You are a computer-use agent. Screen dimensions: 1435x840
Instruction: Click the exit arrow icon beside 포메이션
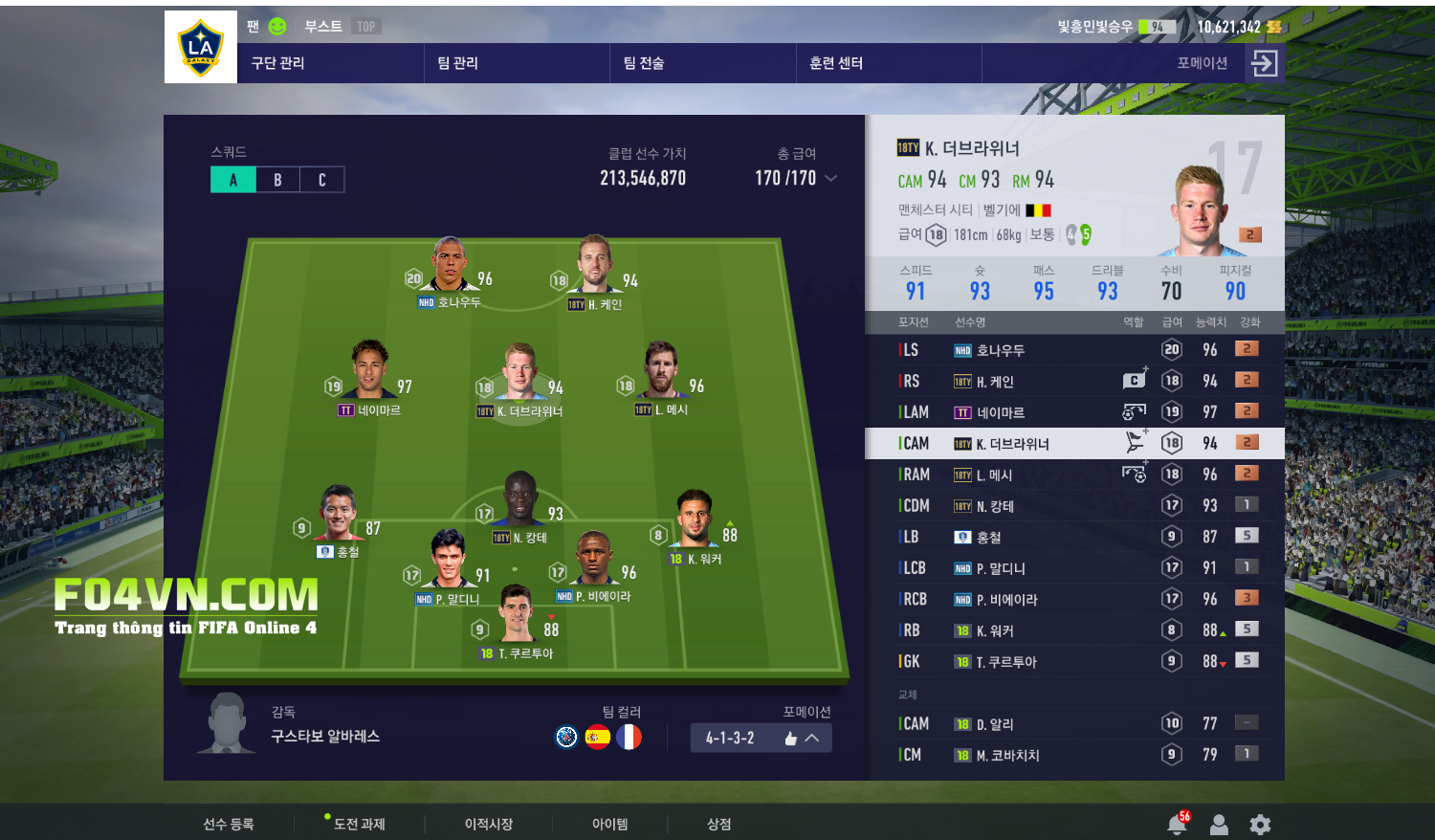coord(1264,63)
